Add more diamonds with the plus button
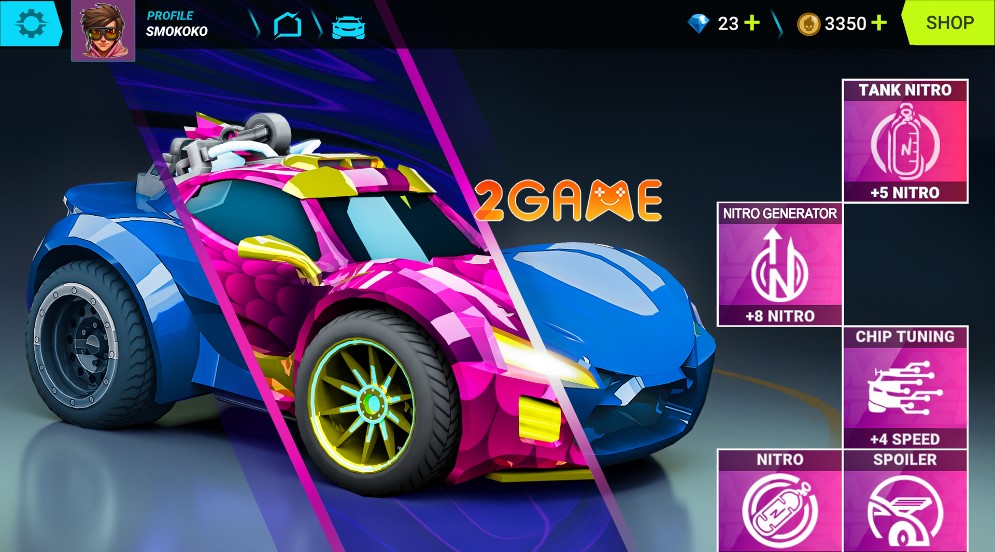 752,23
